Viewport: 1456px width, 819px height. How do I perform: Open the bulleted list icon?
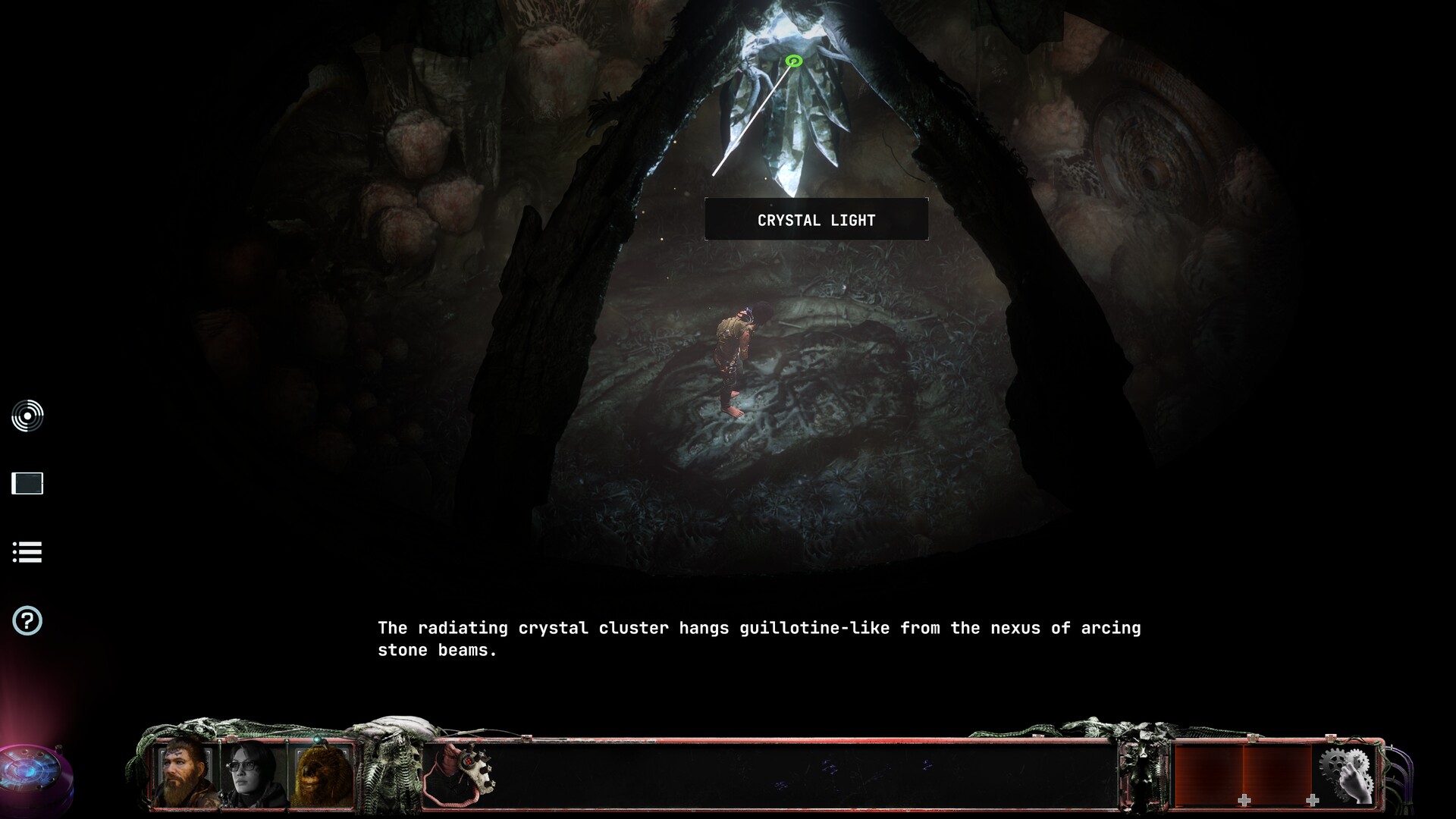click(x=27, y=552)
